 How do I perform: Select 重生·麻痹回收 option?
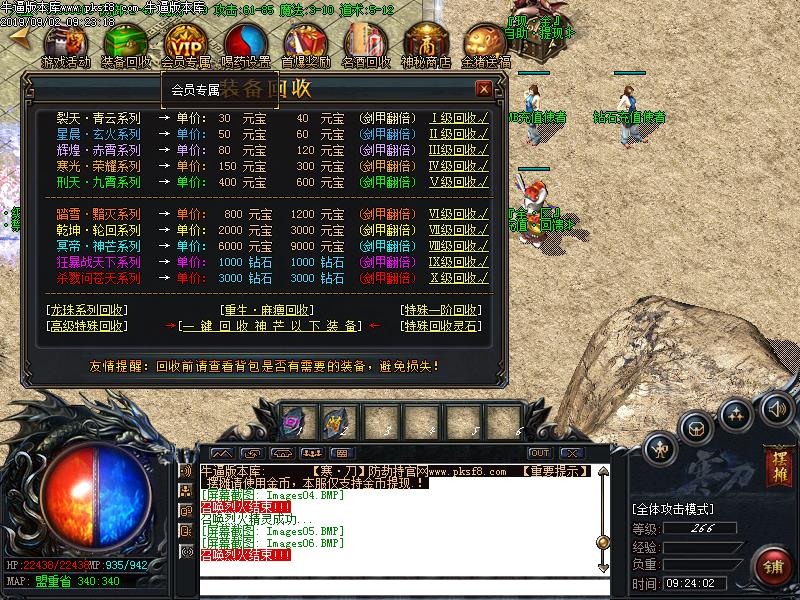(x=266, y=309)
